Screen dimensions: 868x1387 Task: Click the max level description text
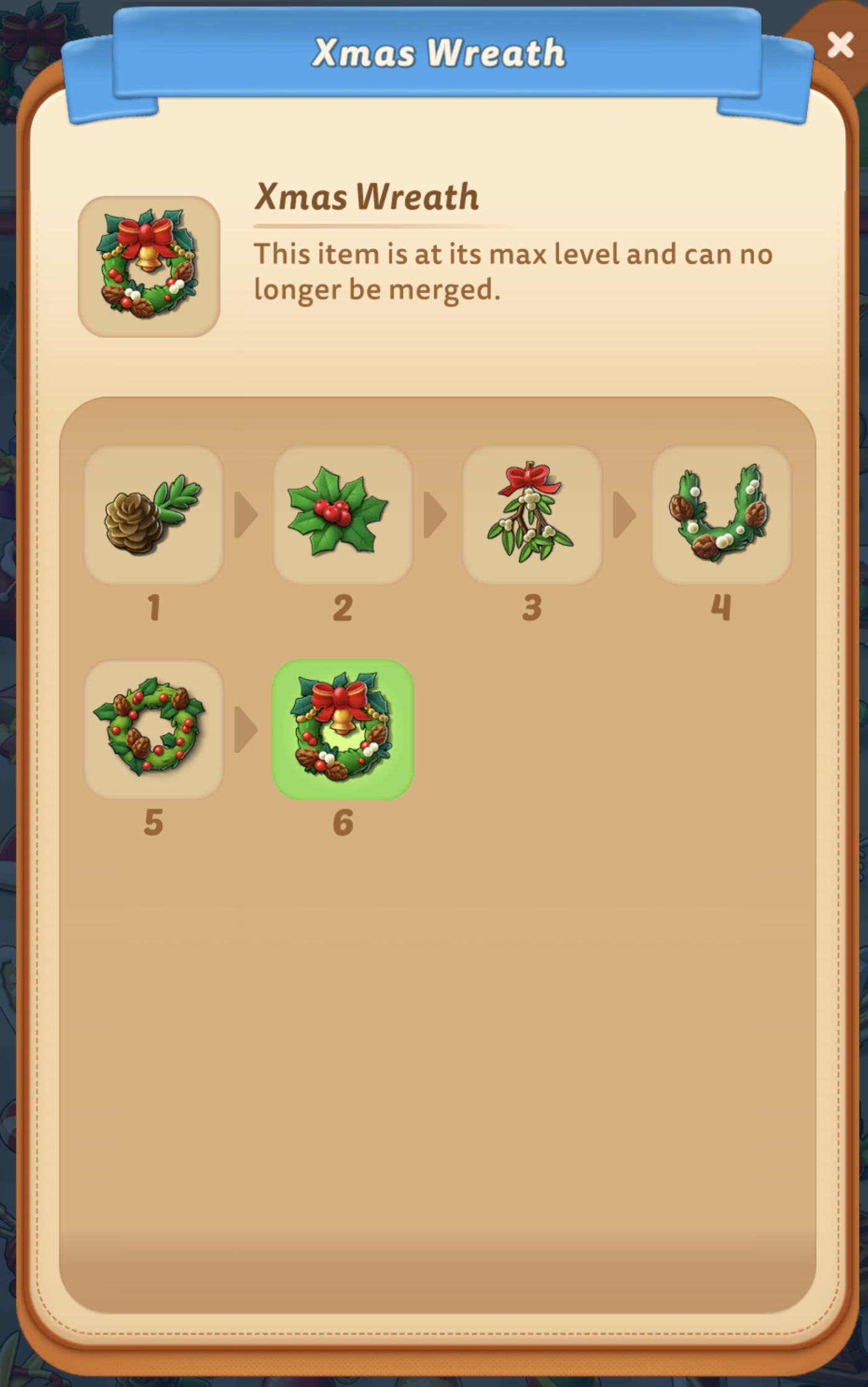pyautogui.click(x=514, y=271)
